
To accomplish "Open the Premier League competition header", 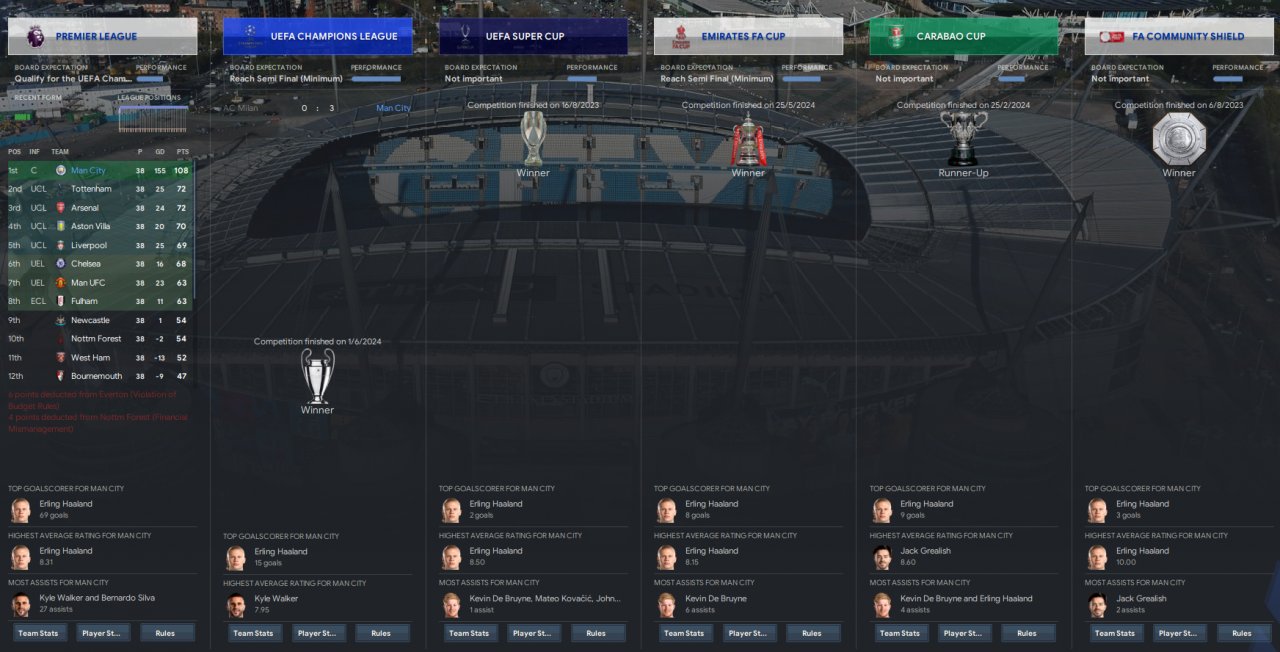I will (102, 36).
